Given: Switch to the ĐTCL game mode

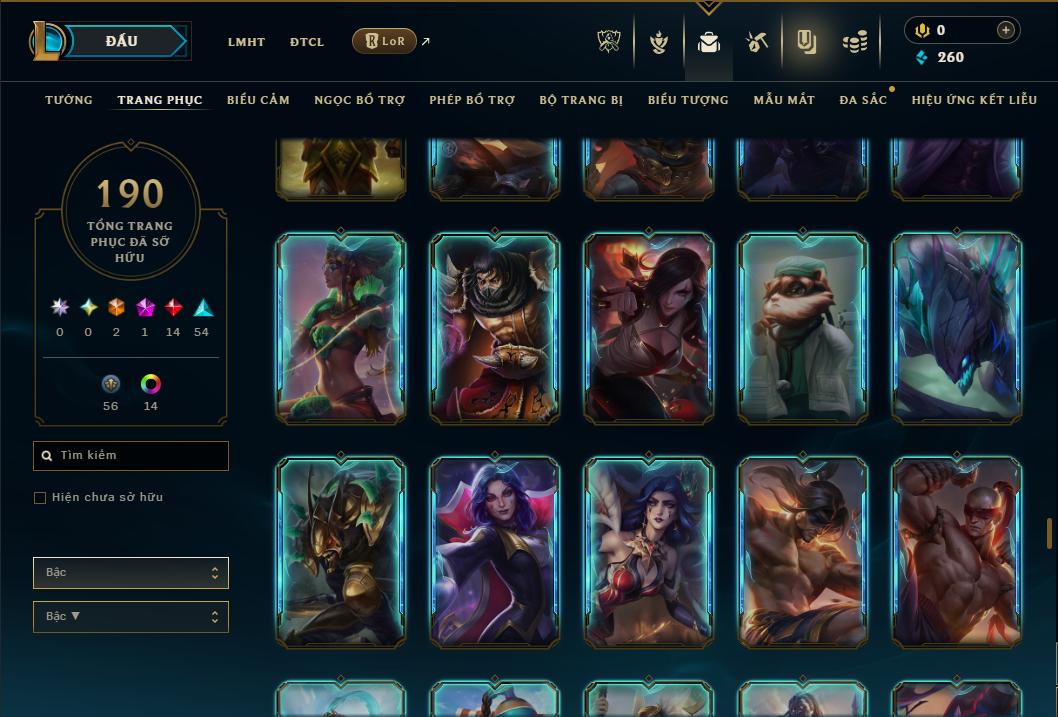Looking at the screenshot, I should (307, 42).
